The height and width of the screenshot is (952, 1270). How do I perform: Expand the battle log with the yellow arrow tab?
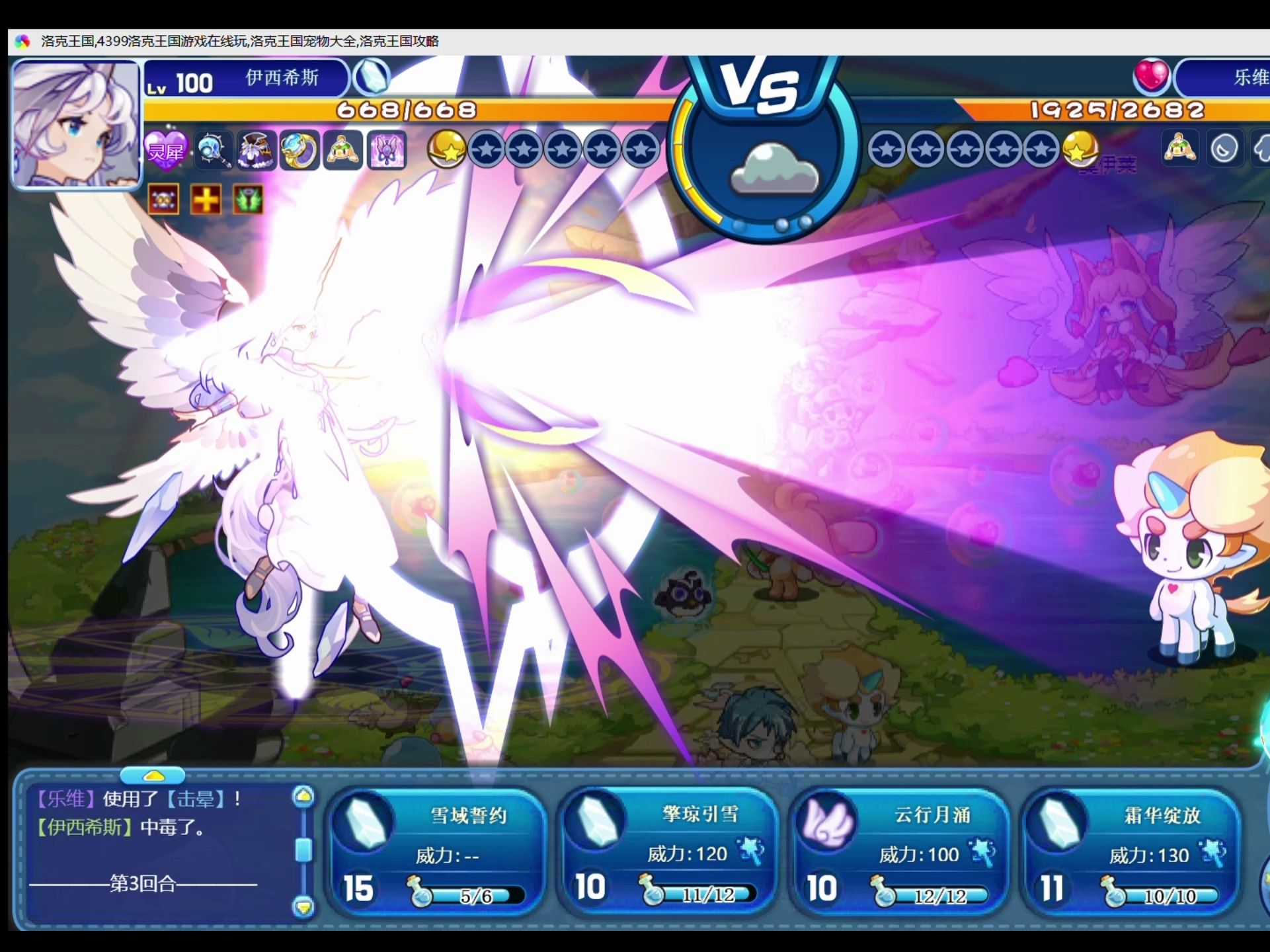[153, 775]
